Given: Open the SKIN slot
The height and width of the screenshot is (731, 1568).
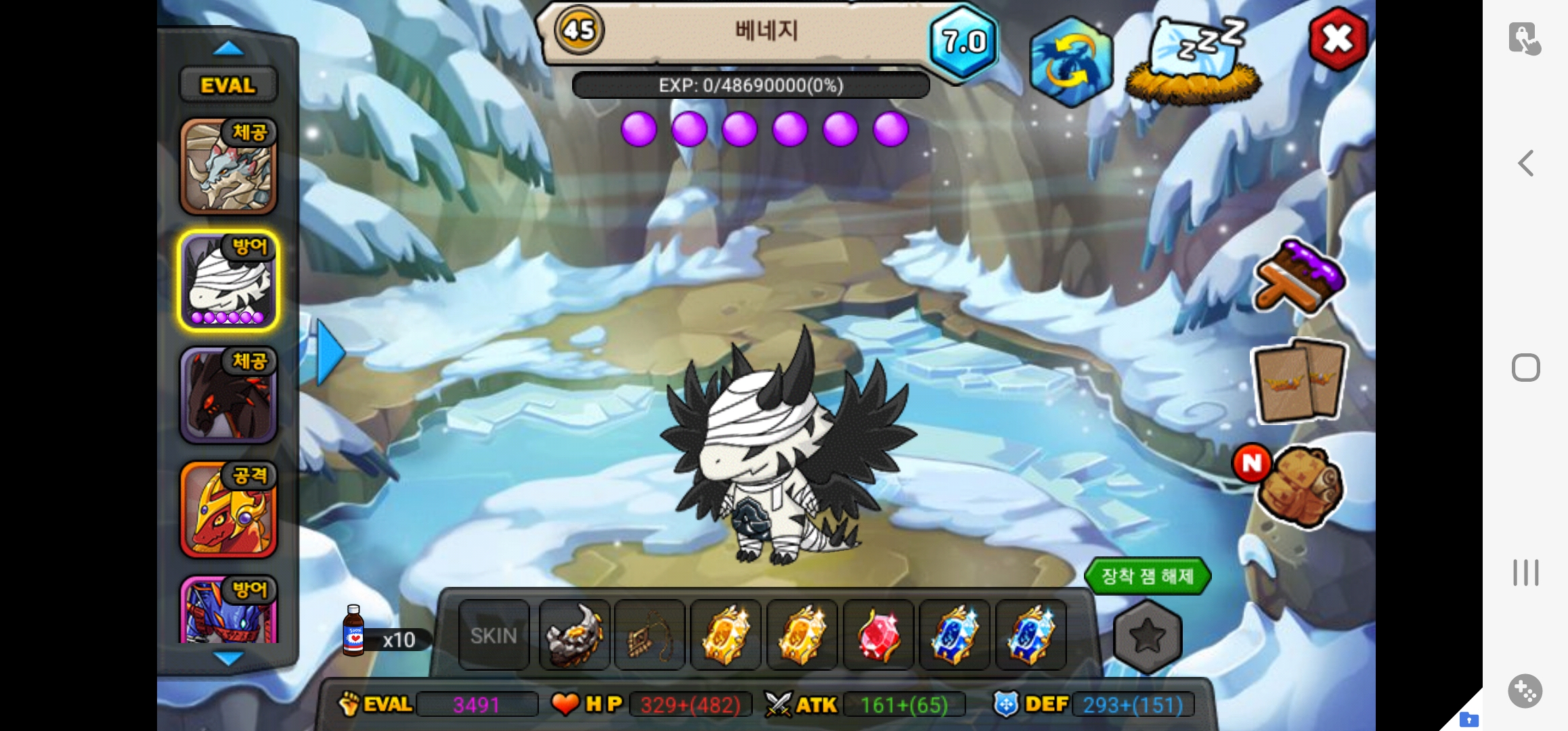Looking at the screenshot, I should pyautogui.click(x=494, y=636).
